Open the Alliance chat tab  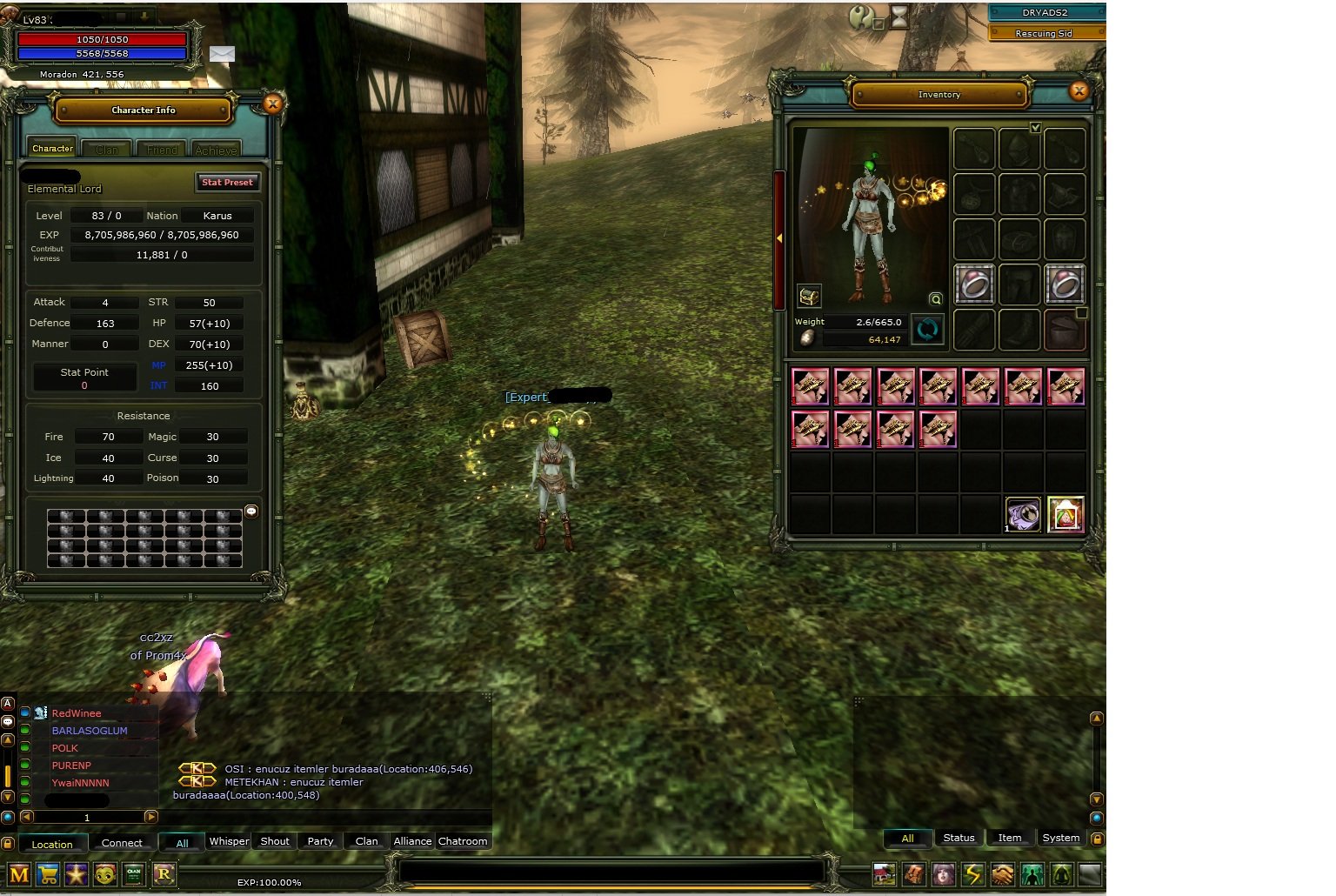pos(412,841)
